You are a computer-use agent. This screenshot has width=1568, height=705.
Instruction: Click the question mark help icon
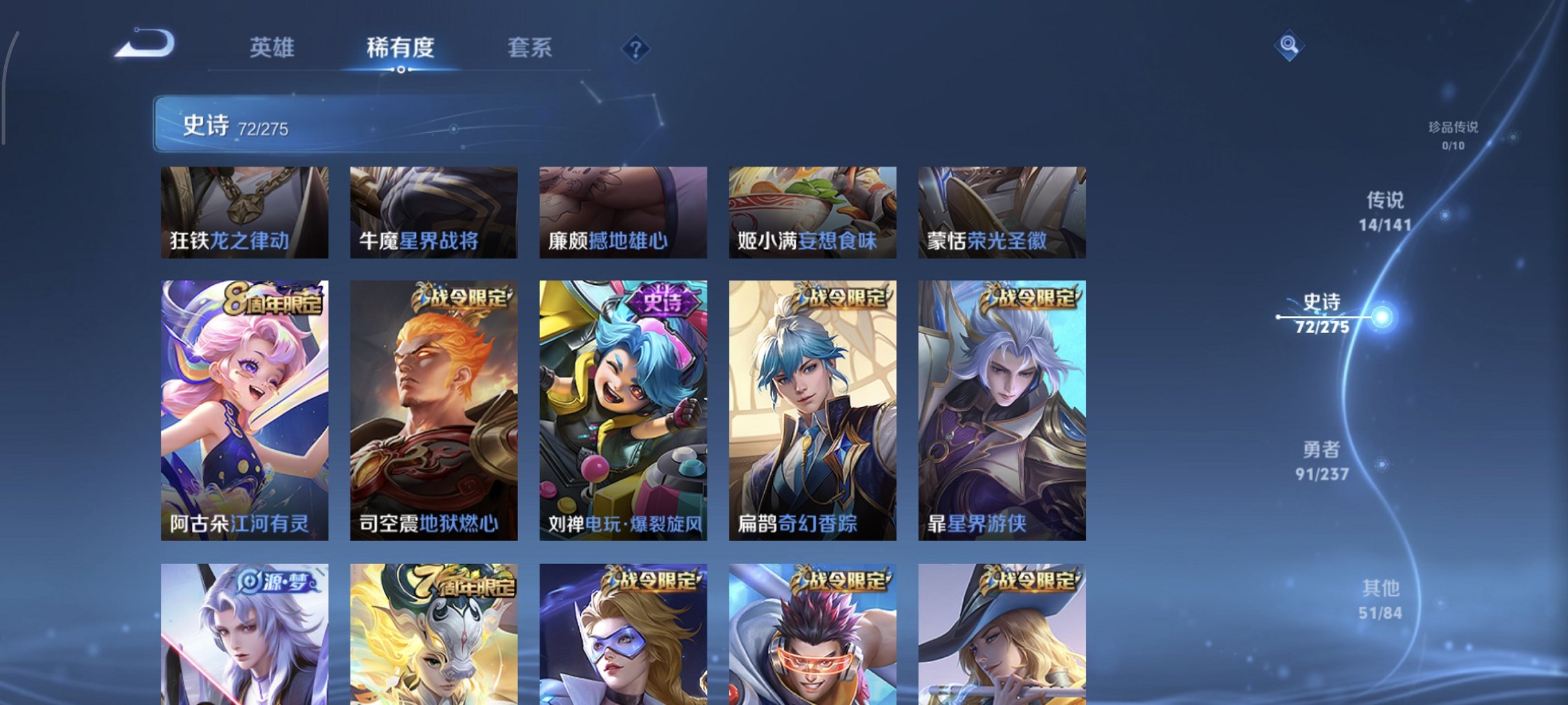(636, 50)
